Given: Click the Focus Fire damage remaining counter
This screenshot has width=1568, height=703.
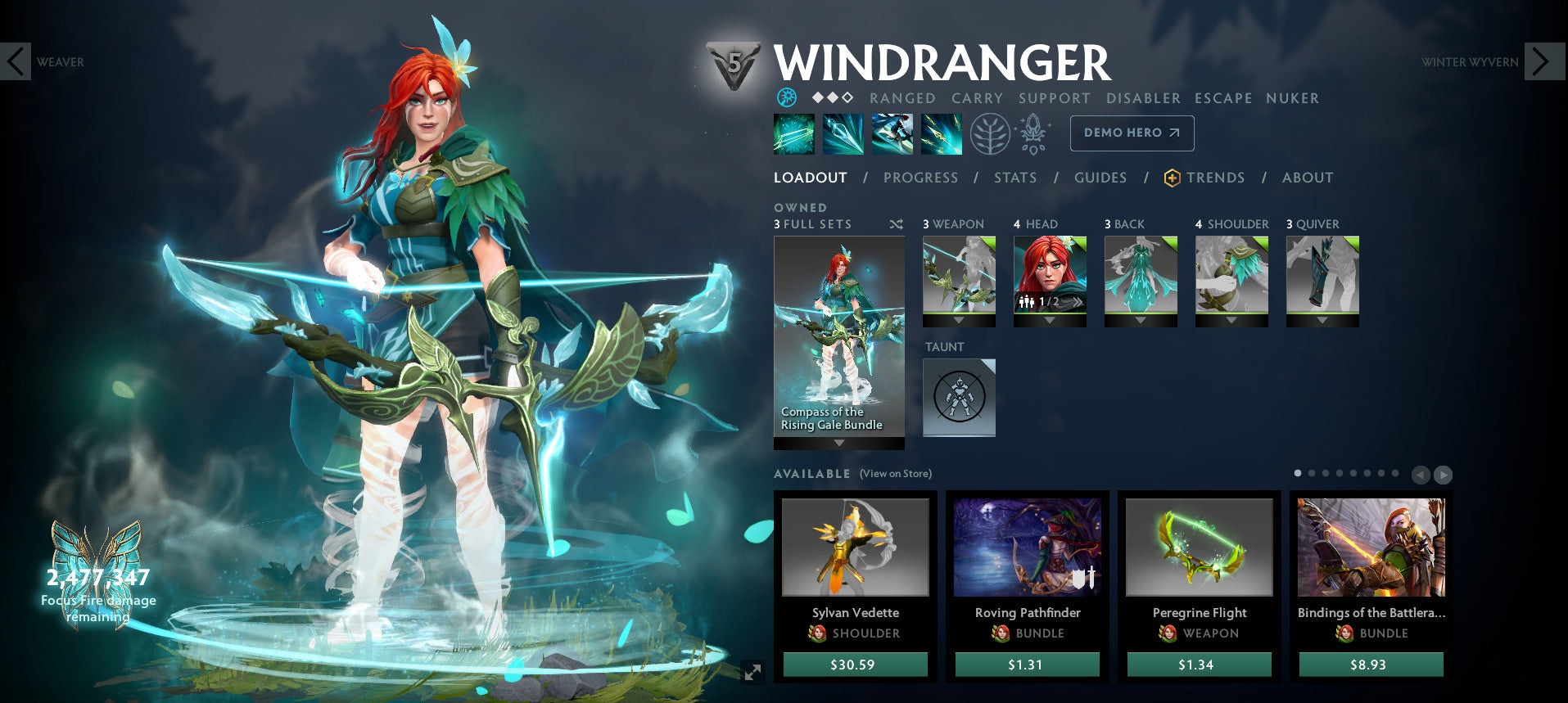Looking at the screenshot, I should click(97, 589).
